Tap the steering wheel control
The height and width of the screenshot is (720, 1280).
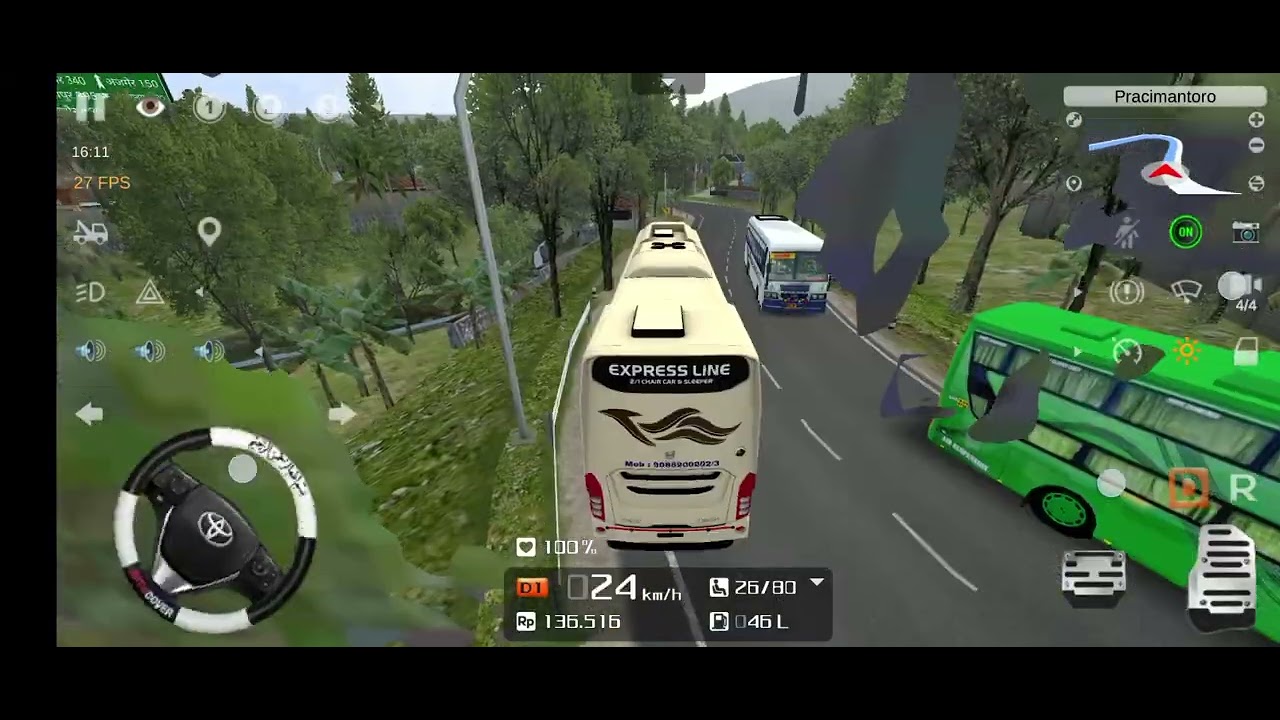215,530
